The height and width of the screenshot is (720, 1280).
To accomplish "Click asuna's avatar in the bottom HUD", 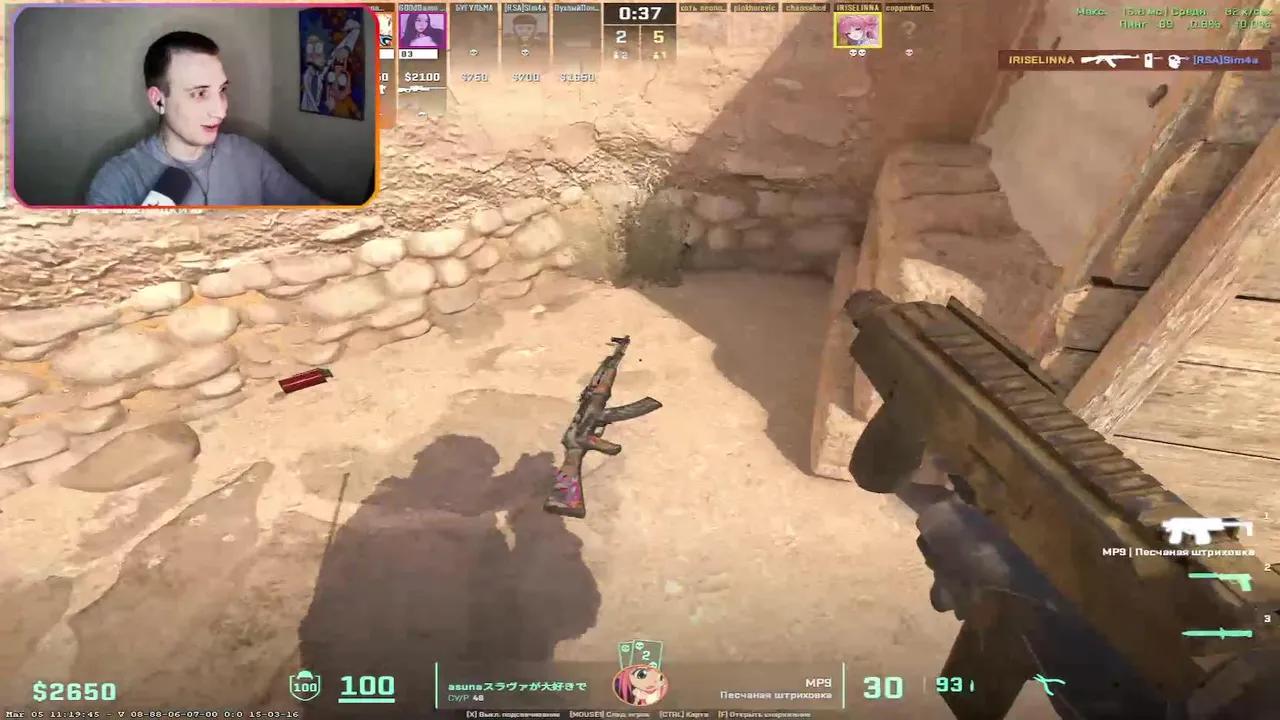I will 640,687.
